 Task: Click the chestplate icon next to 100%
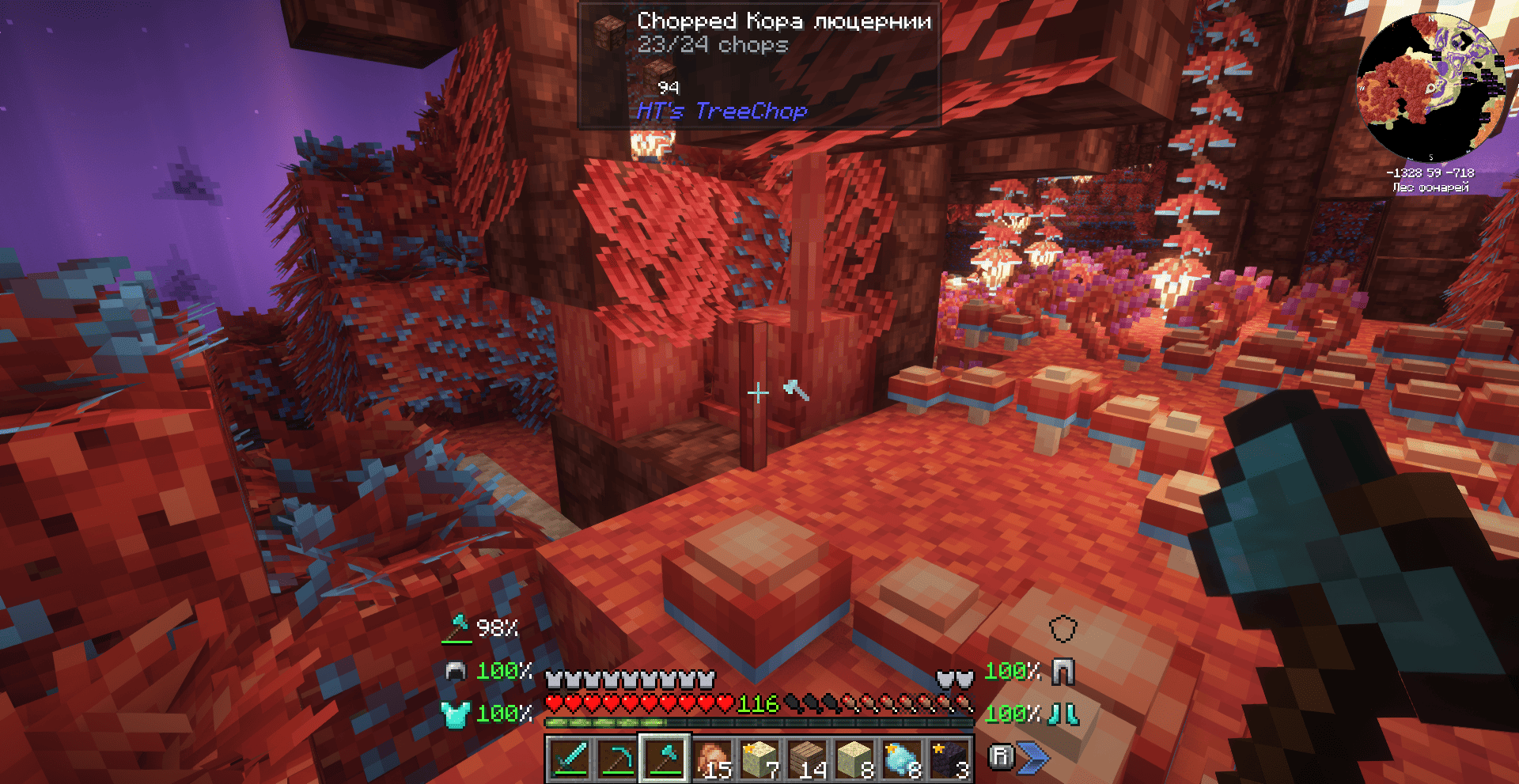(x=454, y=714)
